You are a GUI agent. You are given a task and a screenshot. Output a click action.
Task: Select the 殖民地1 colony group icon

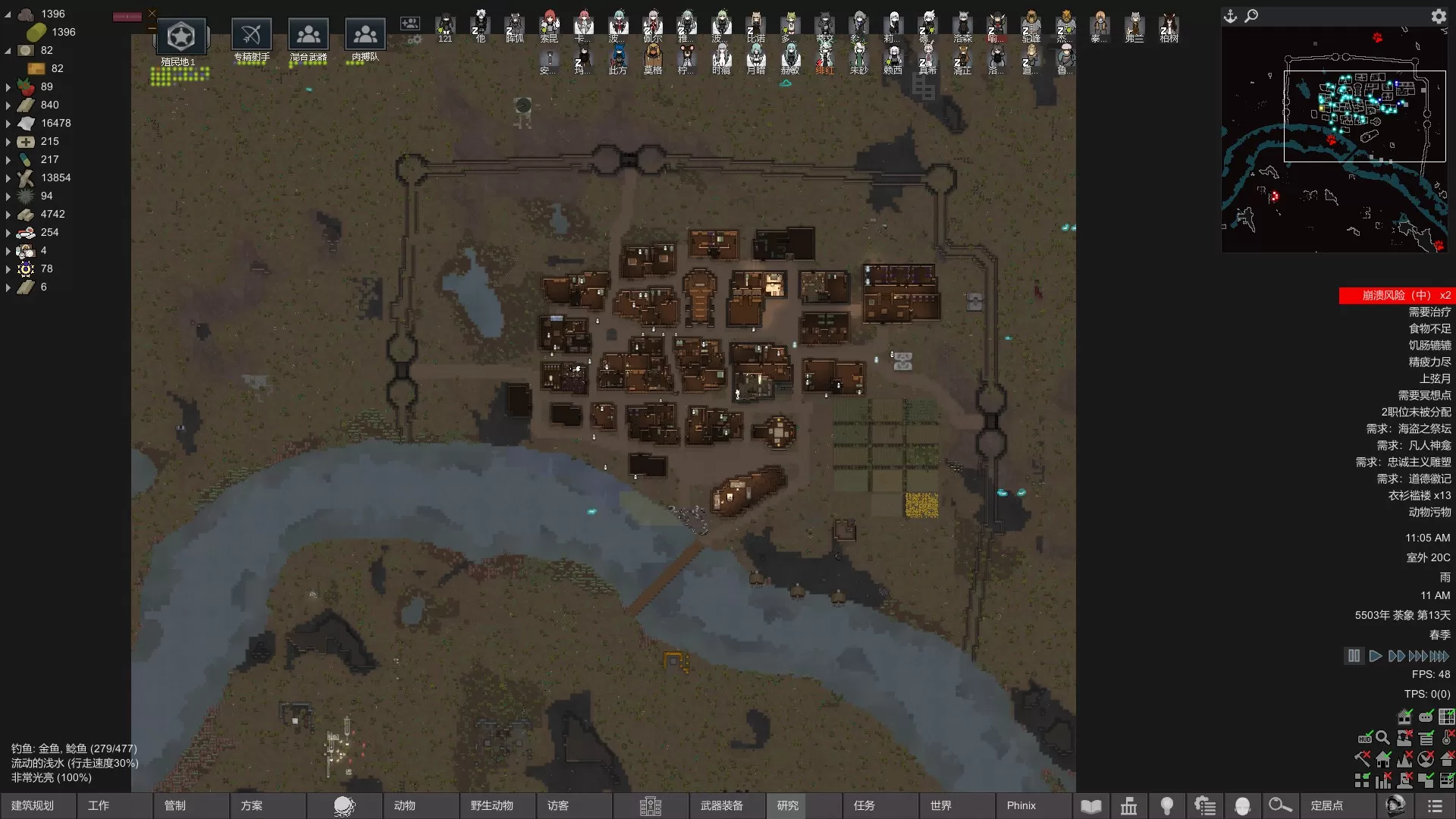point(180,36)
